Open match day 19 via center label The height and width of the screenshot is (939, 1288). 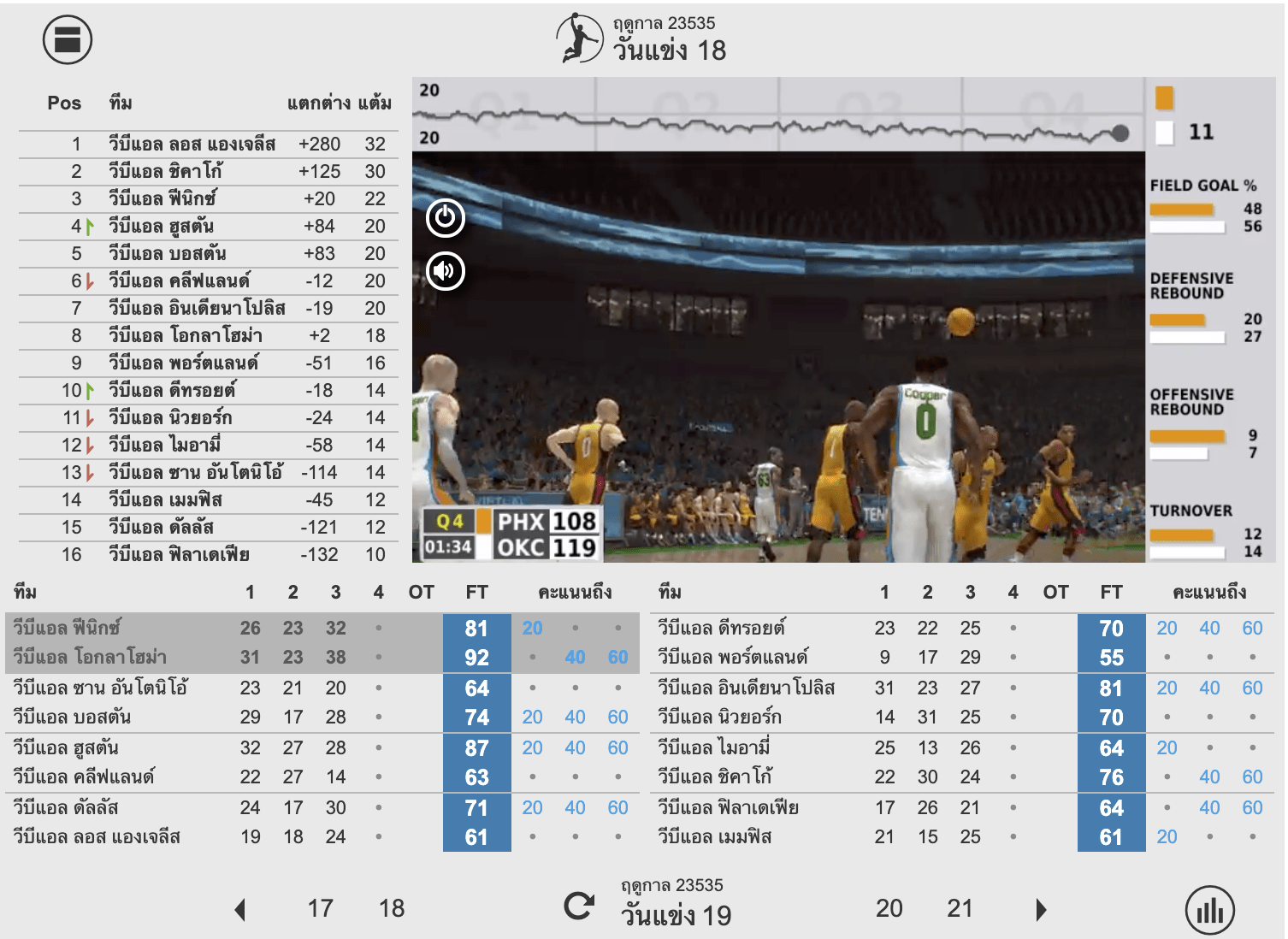(x=675, y=915)
